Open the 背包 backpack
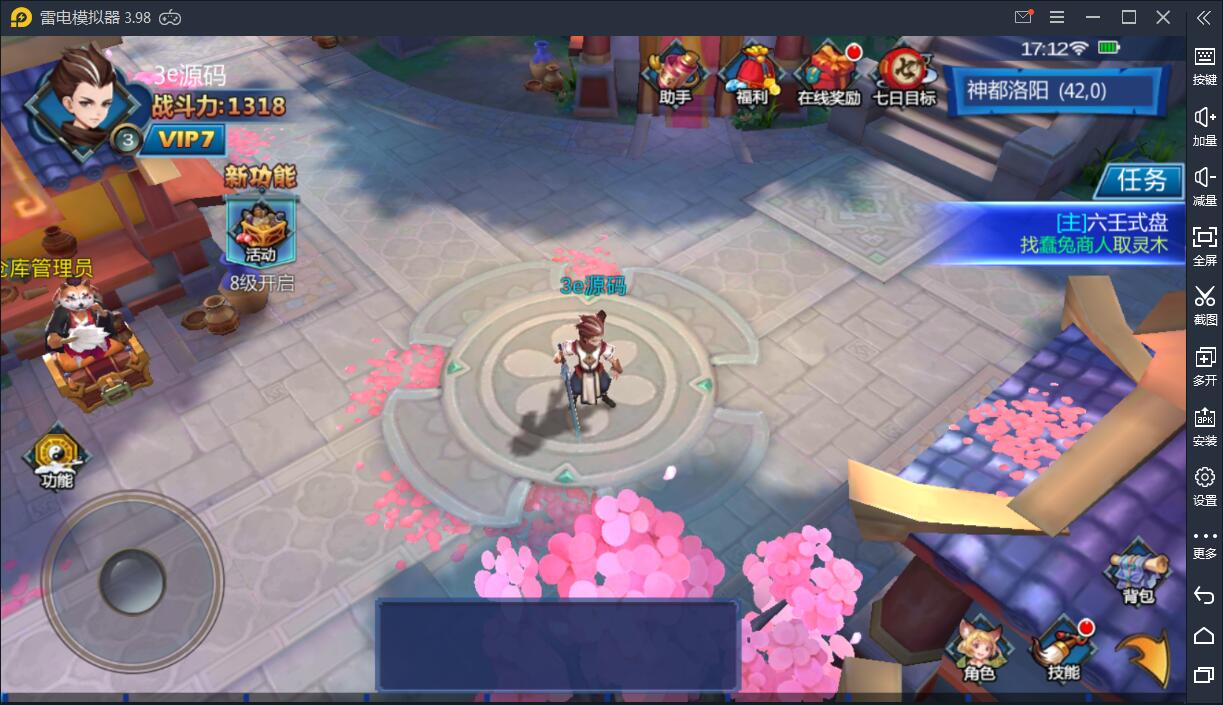The height and width of the screenshot is (705, 1223). coord(1138,574)
